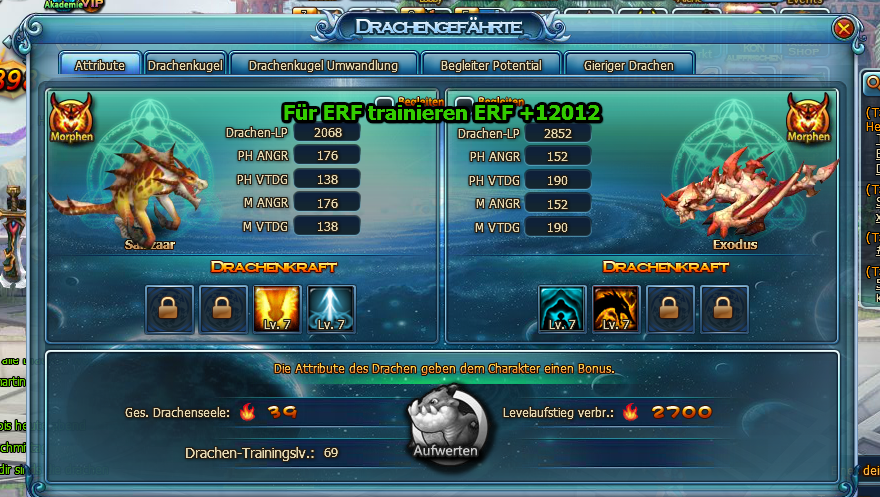Select the Drachenkugel Umwandlung tab
The image size is (880, 497).
coord(323,65)
